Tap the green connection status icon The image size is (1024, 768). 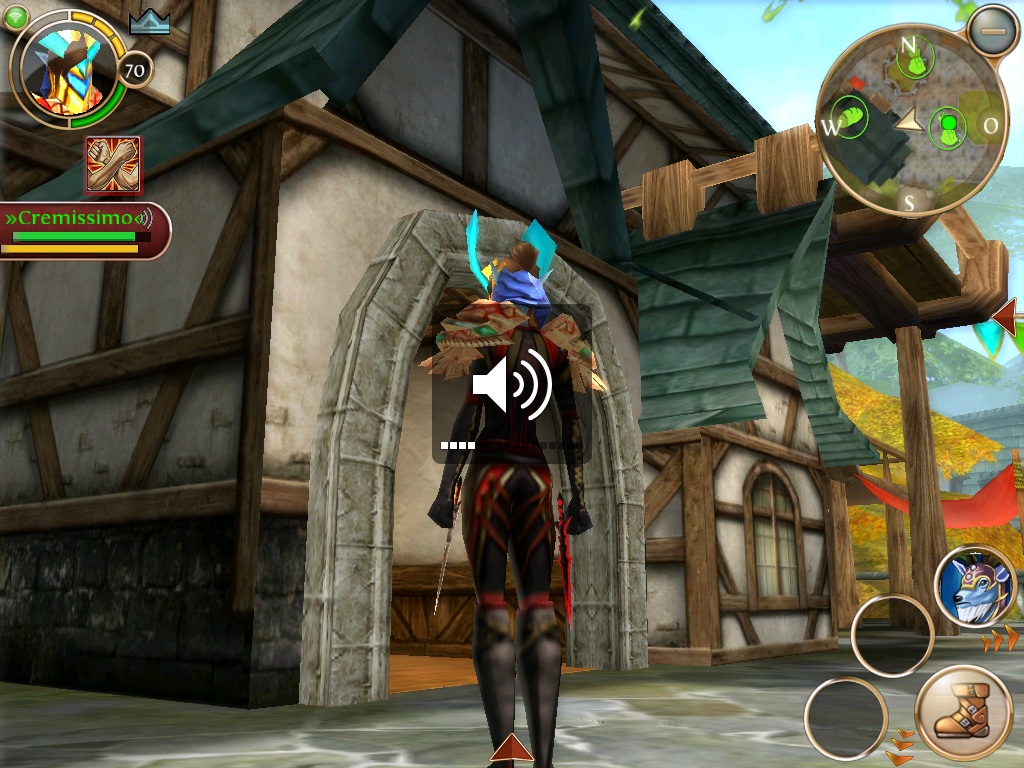coord(16,17)
